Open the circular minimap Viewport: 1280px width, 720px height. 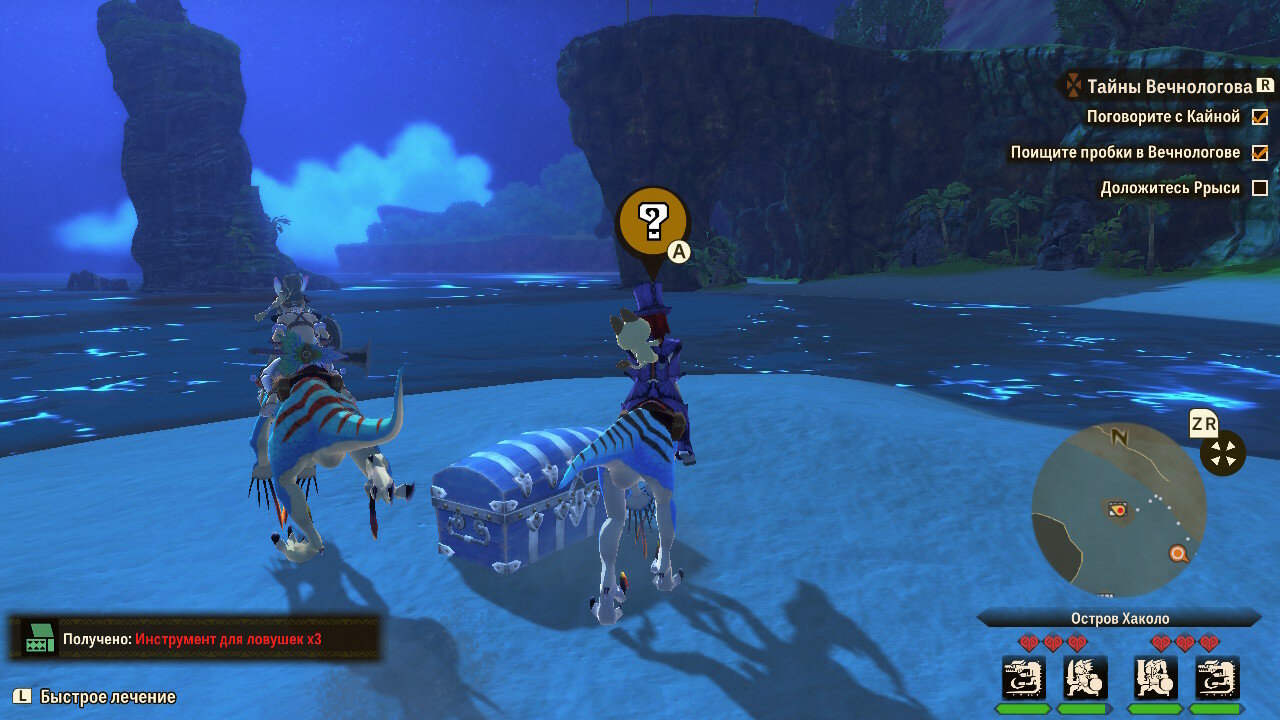point(1118,509)
